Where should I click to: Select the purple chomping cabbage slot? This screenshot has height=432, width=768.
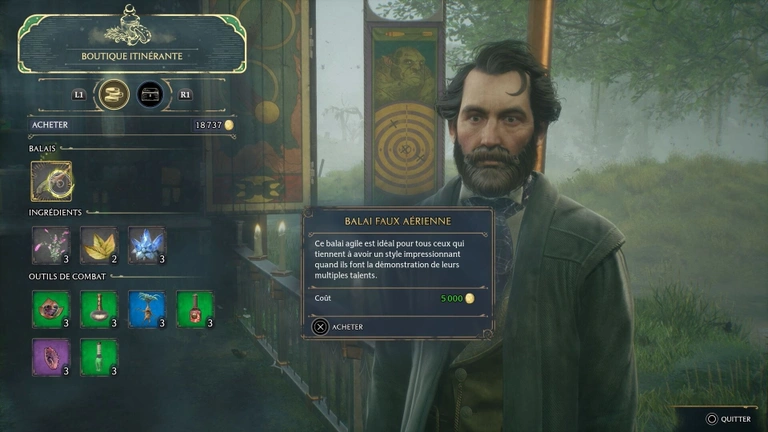point(51,357)
